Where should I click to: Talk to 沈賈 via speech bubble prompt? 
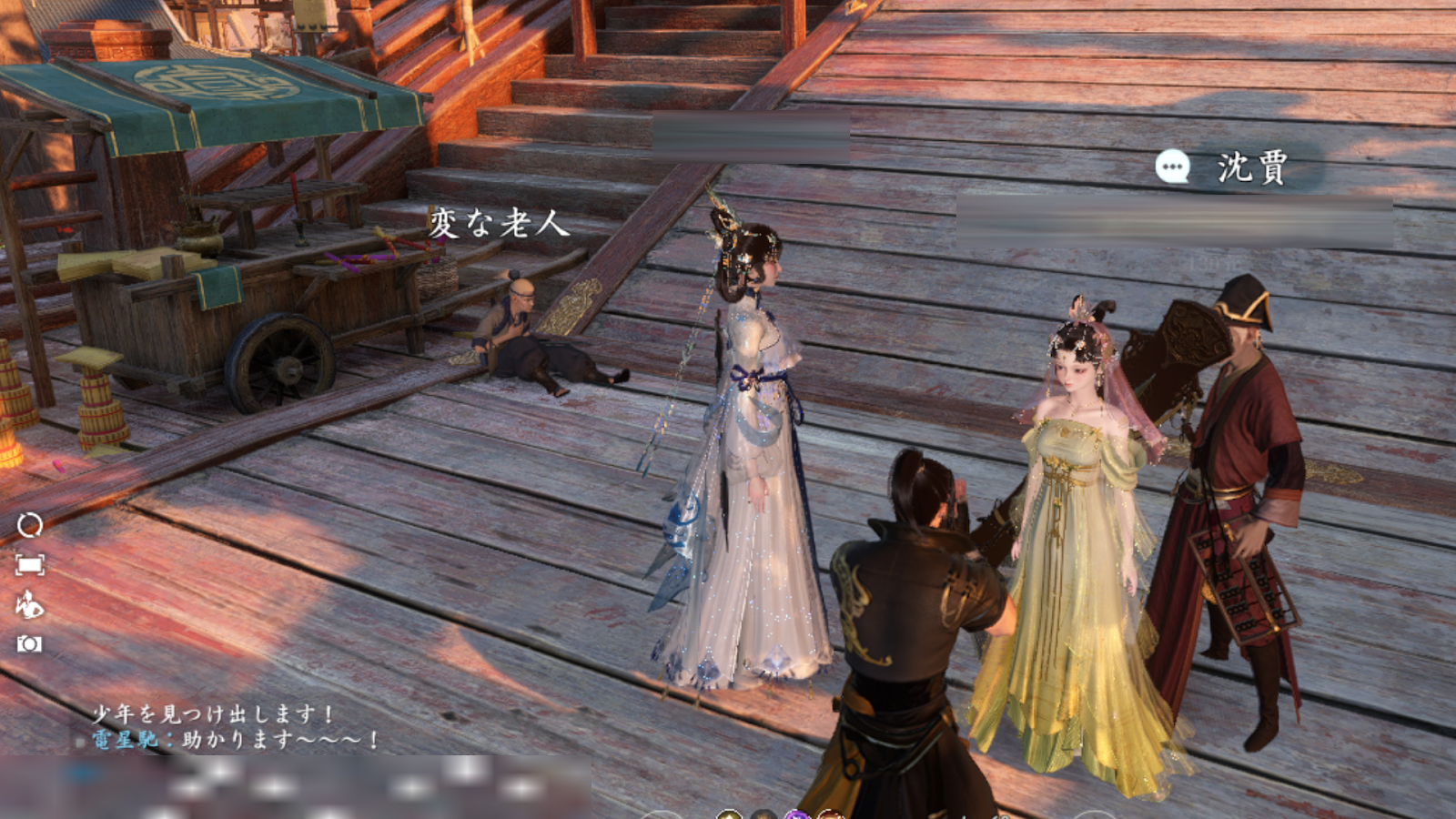(1173, 167)
